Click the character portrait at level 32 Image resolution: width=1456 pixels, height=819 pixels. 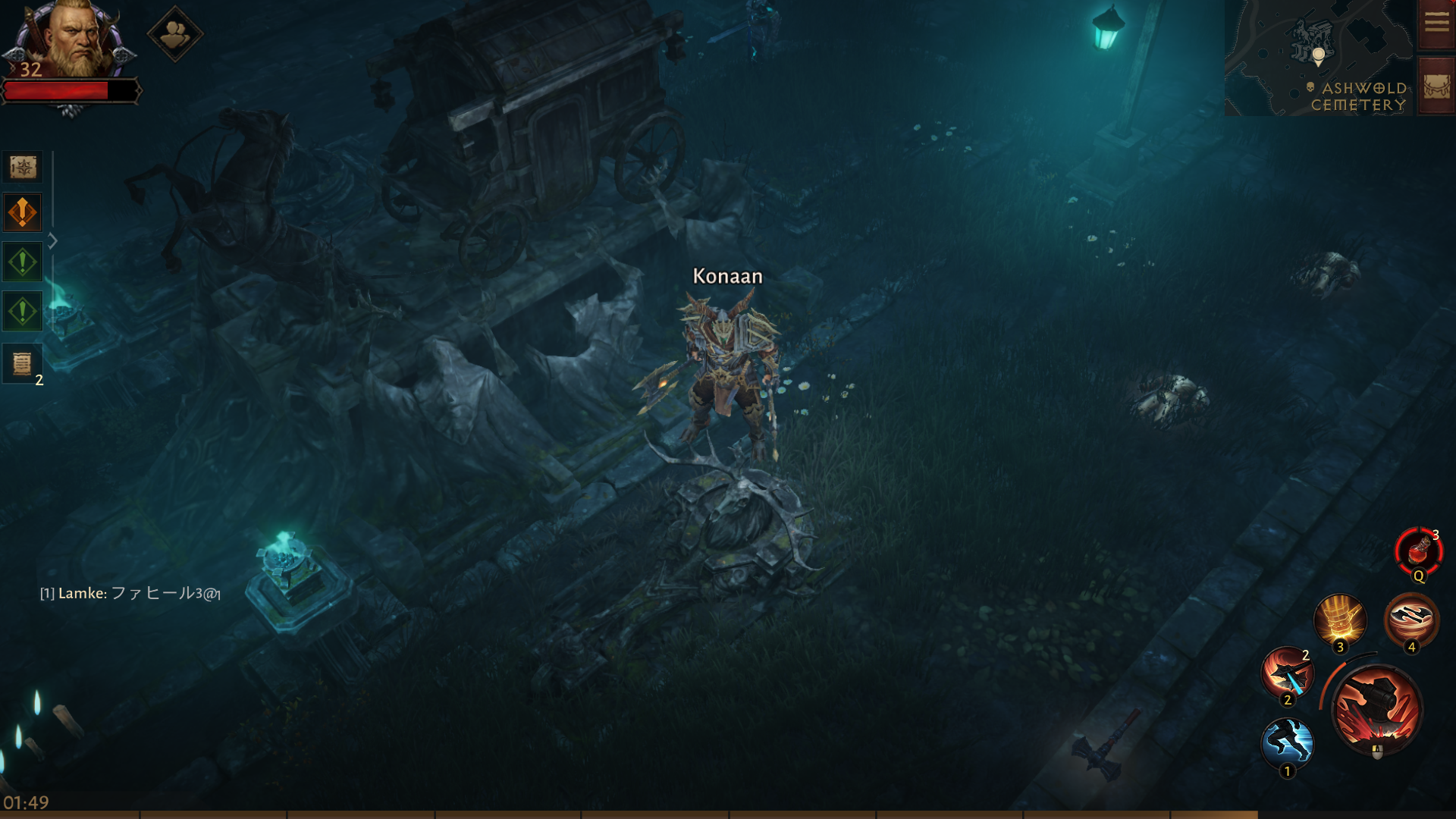[80, 45]
